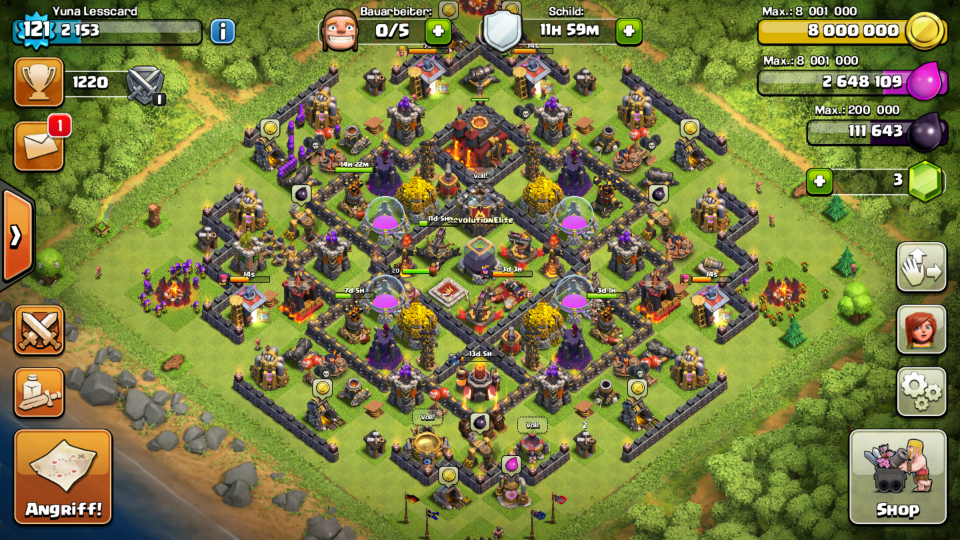Open the settings gears menu
This screenshot has width=960, height=540.
[921, 391]
